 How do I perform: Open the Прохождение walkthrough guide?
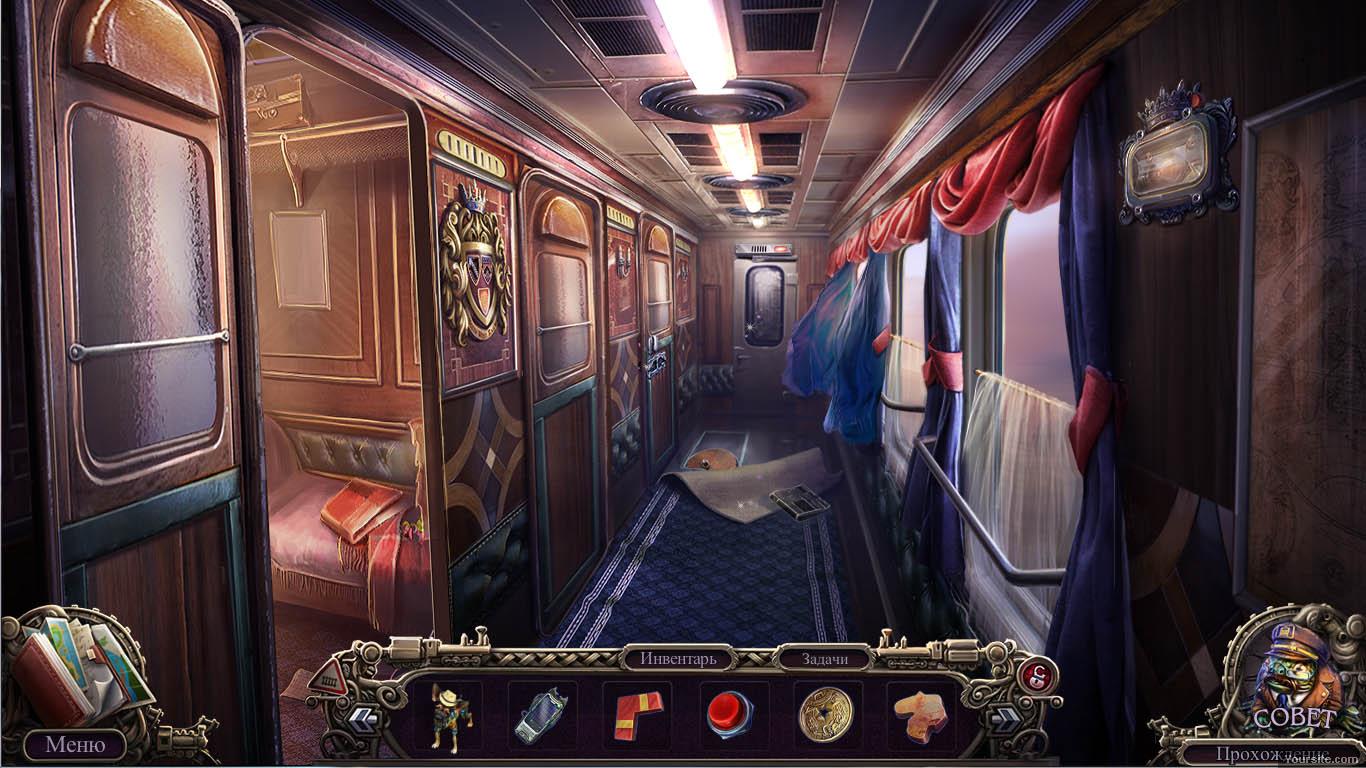pos(1273,754)
